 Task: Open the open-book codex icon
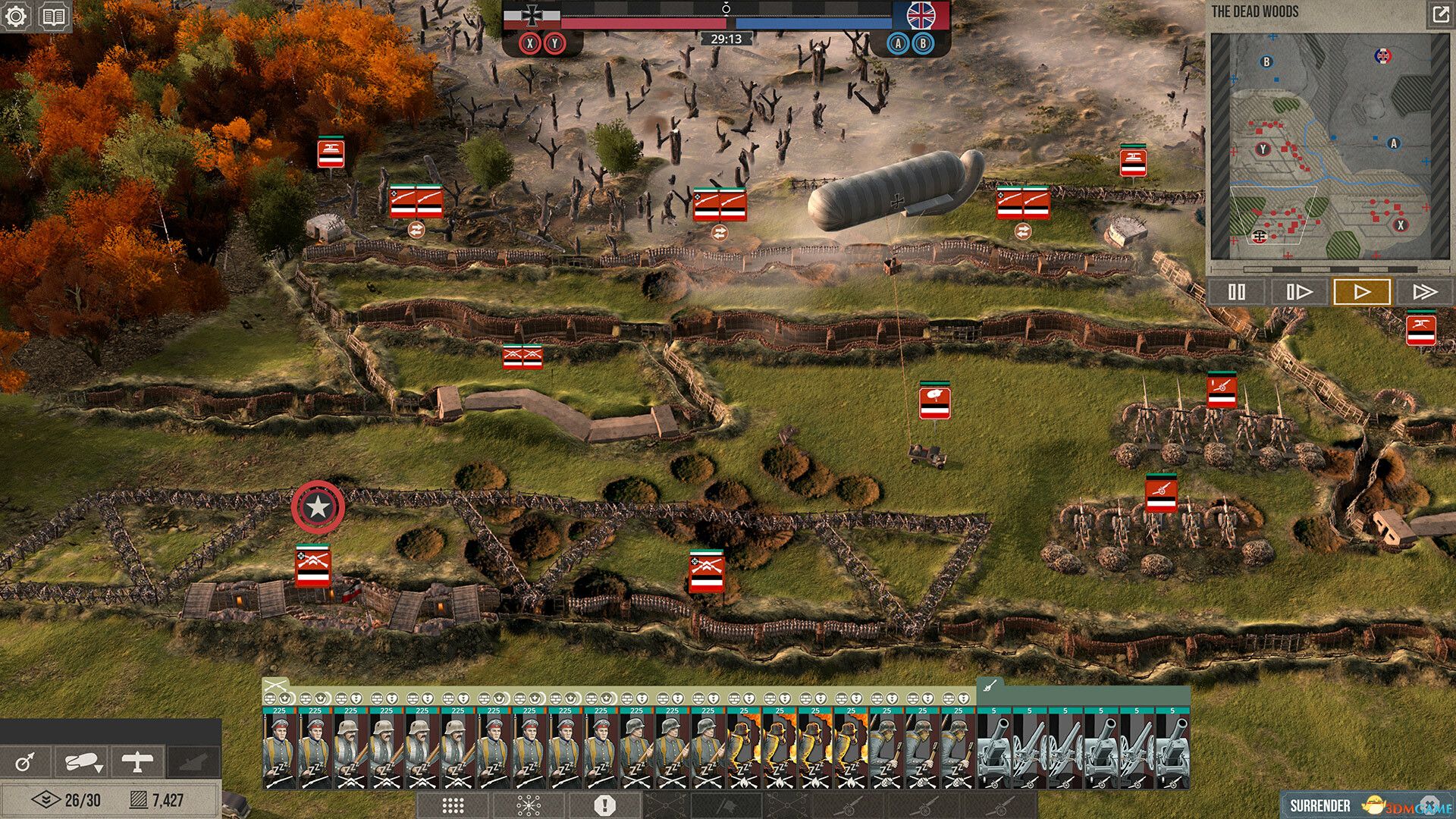tap(53, 16)
